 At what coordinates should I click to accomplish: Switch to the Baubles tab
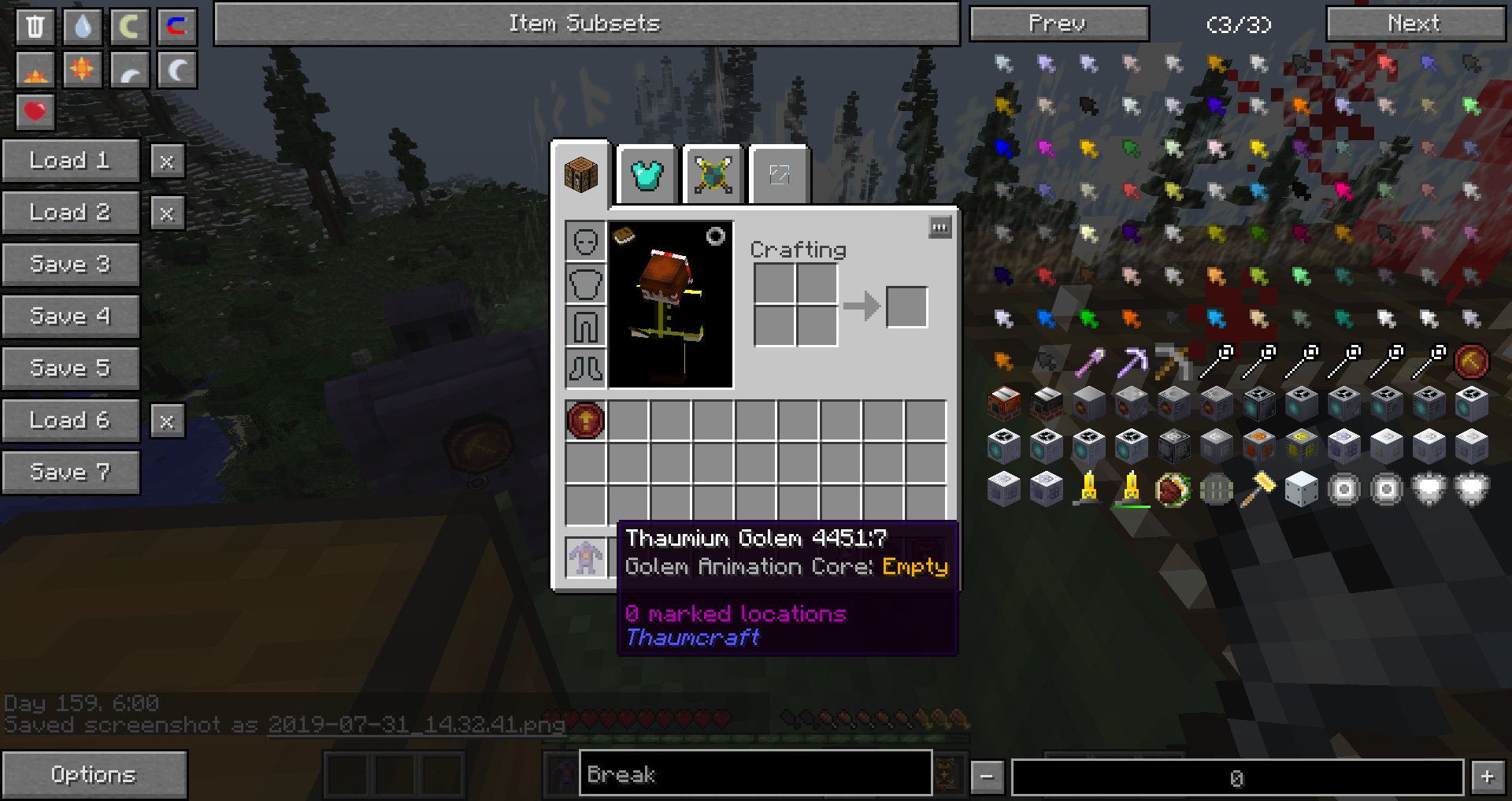(x=711, y=175)
